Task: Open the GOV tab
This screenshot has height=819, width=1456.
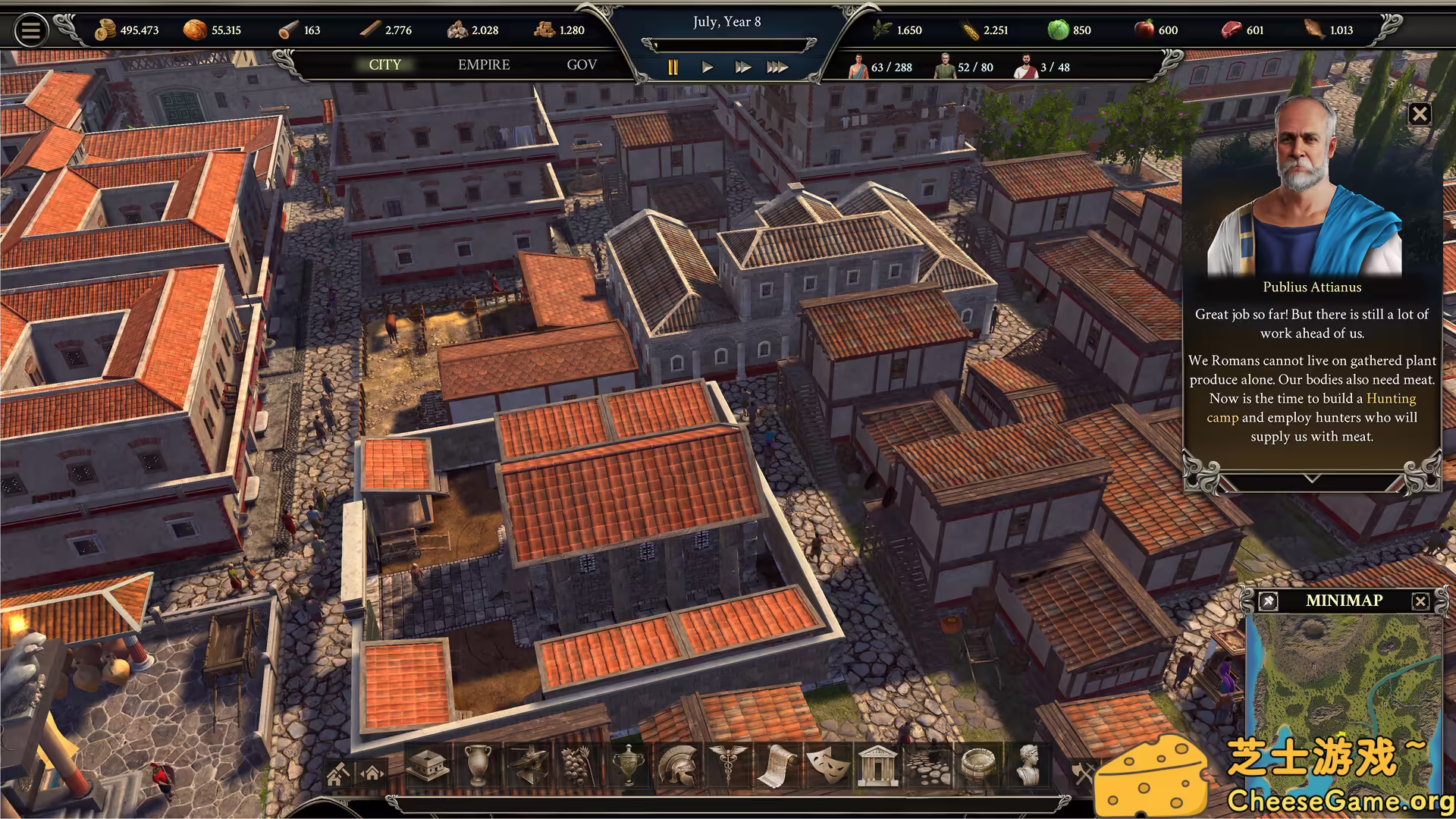Action: point(582,65)
